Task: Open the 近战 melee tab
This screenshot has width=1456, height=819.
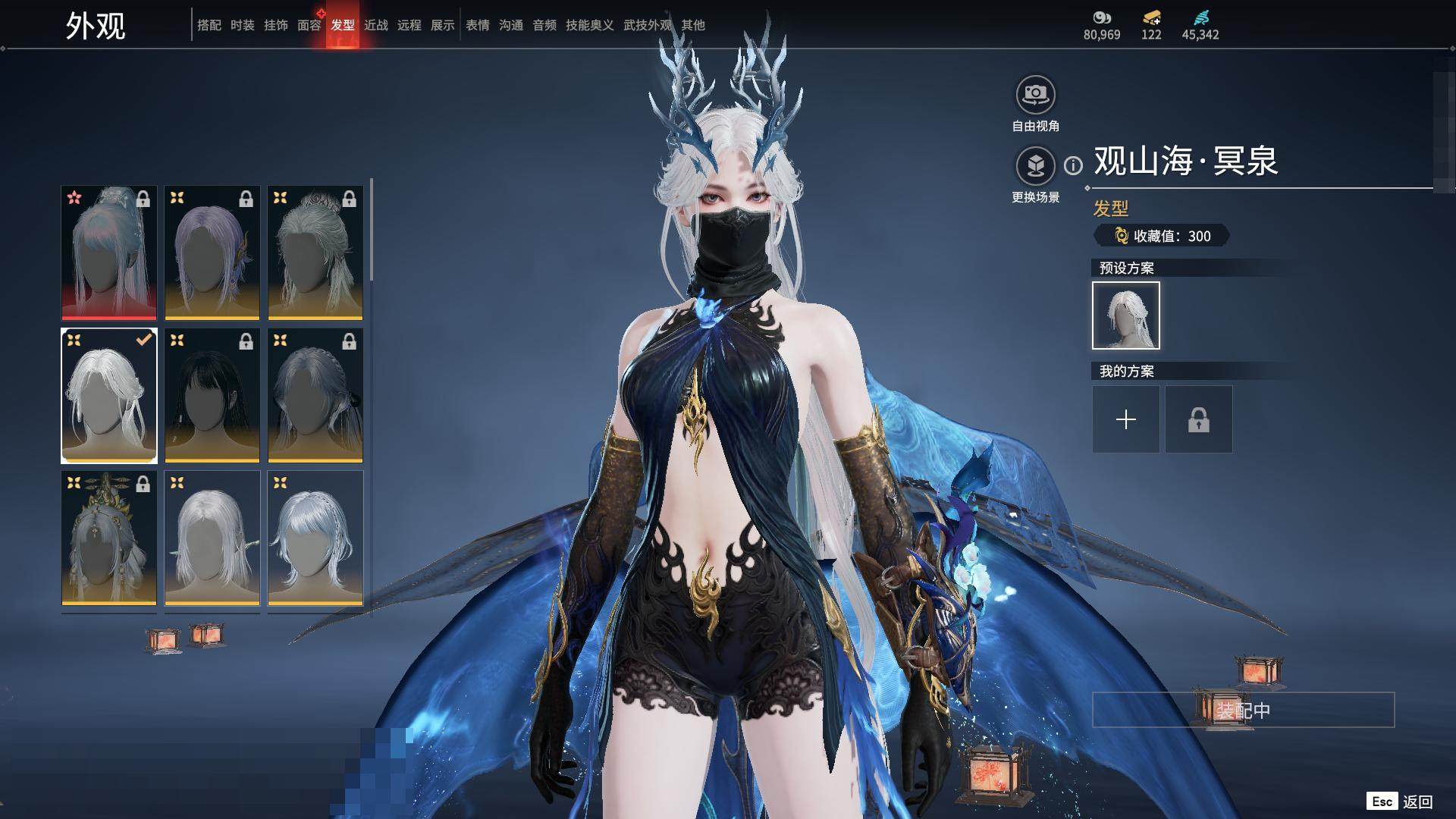Action: coord(375,25)
